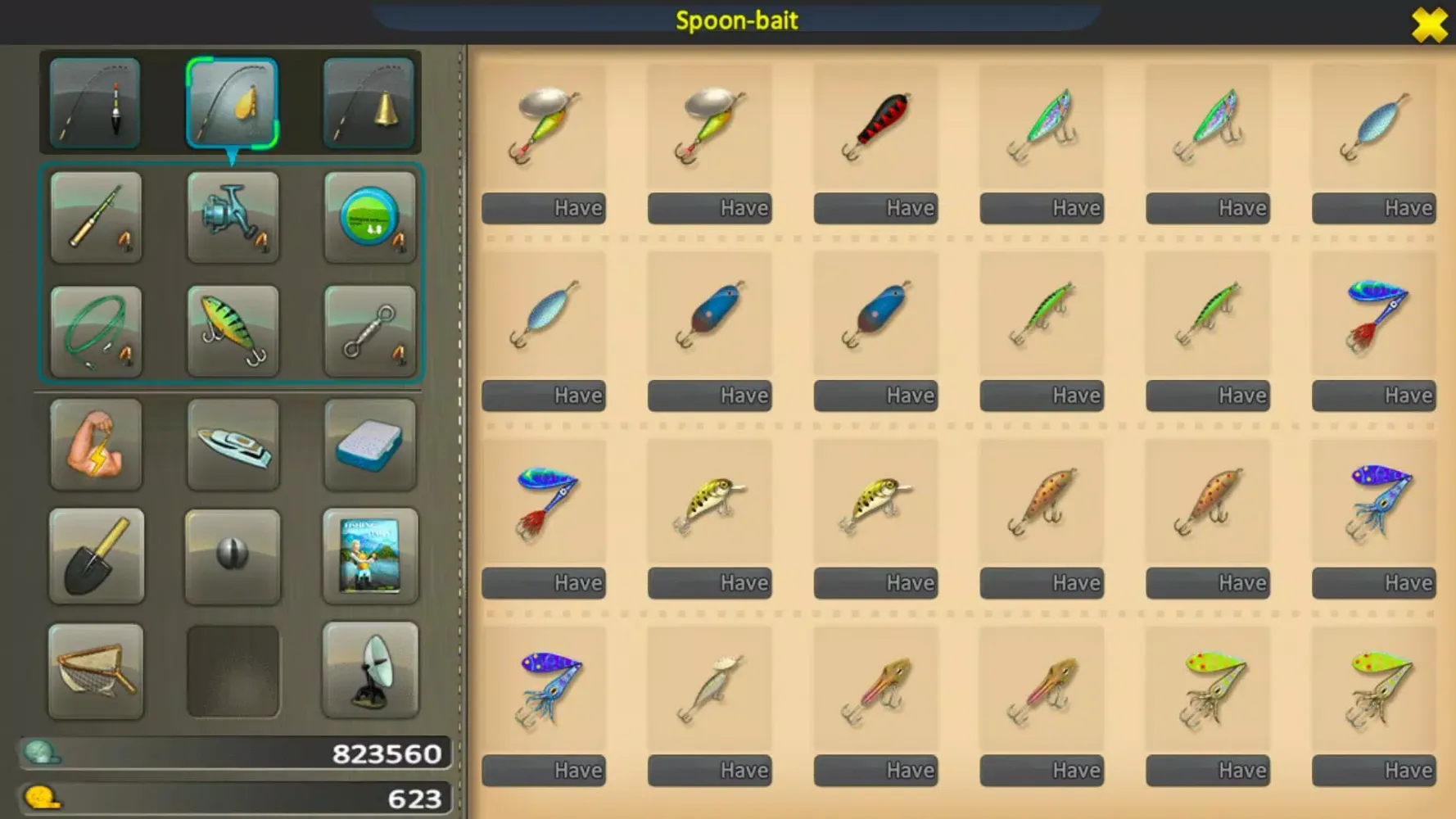Select the fishing magazine icon
Image resolution: width=1456 pixels, height=819 pixels.
[x=370, y=556]
